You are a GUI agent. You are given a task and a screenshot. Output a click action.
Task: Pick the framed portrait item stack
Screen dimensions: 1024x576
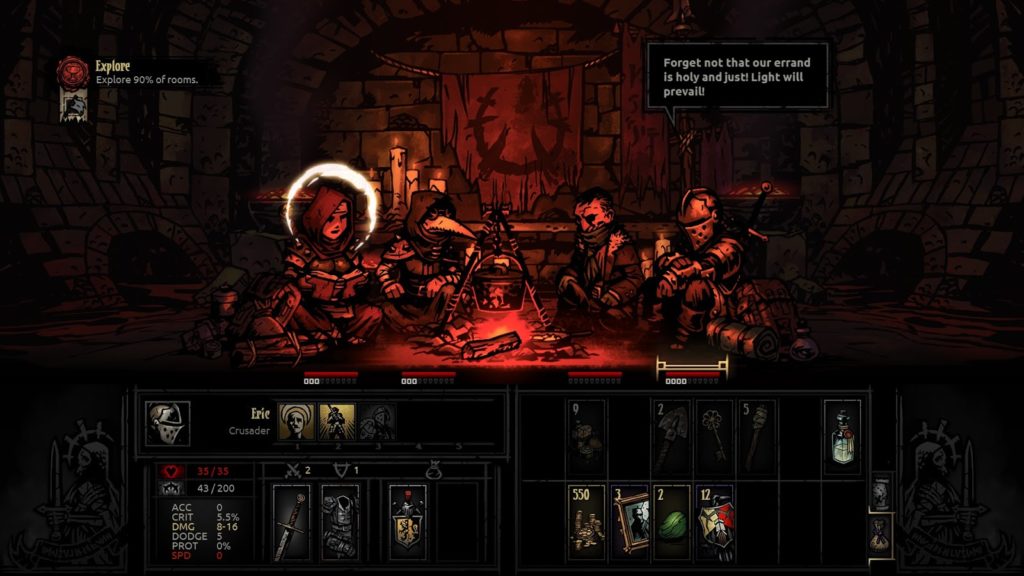(x=630, y=523)
